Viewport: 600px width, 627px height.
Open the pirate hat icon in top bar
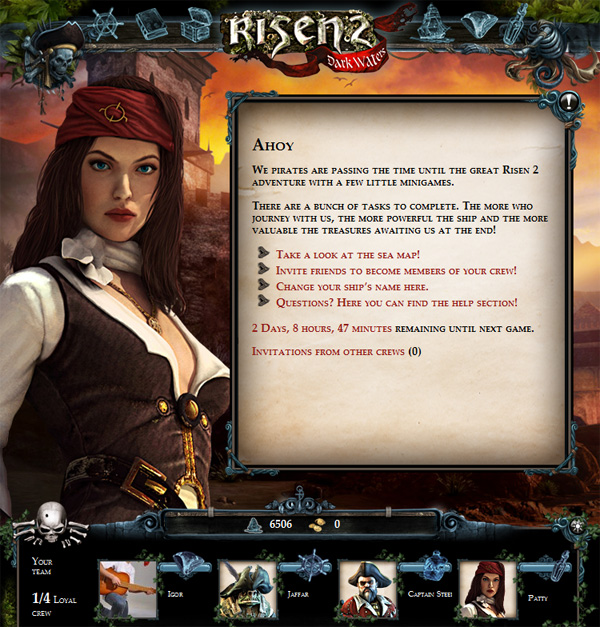click(x=477, y=23)
